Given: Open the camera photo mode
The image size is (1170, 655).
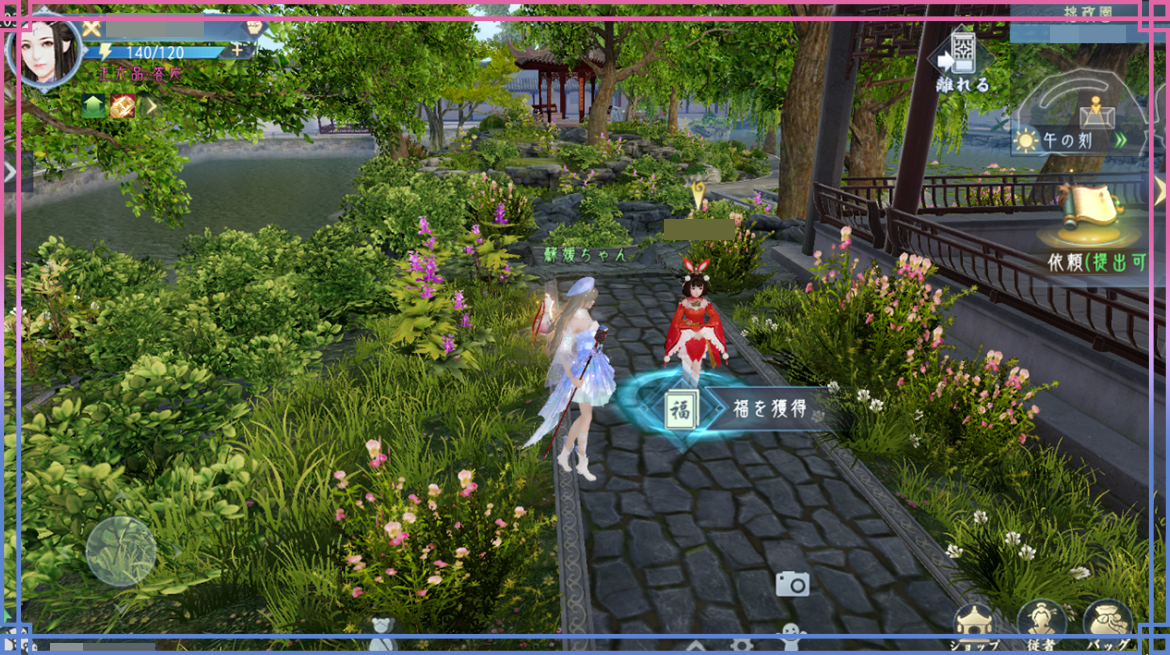Looking at the screenshot, I should [792, 584].
